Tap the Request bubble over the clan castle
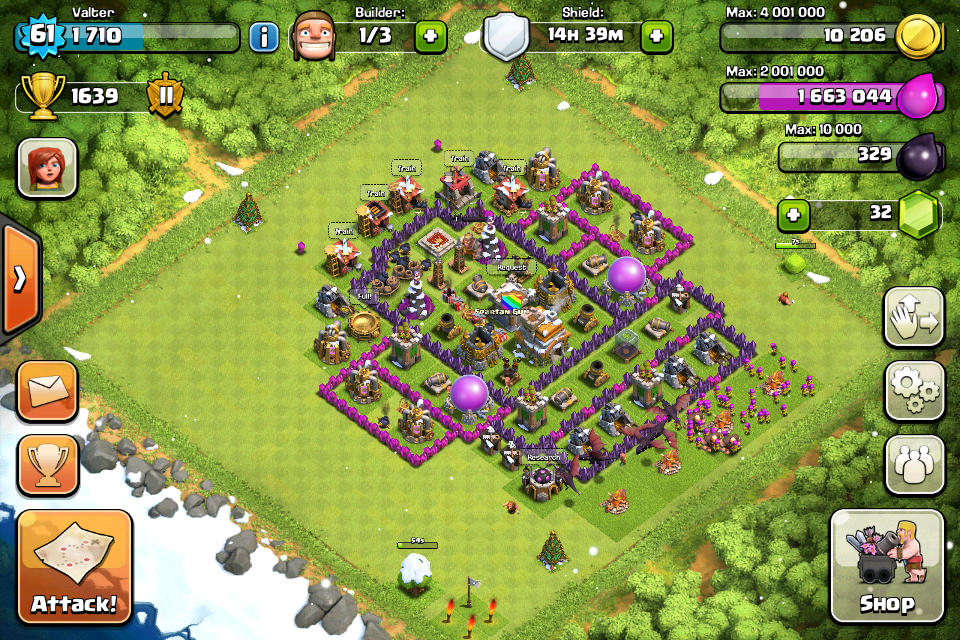The image size is (960, 640). [x=511, y=268]
